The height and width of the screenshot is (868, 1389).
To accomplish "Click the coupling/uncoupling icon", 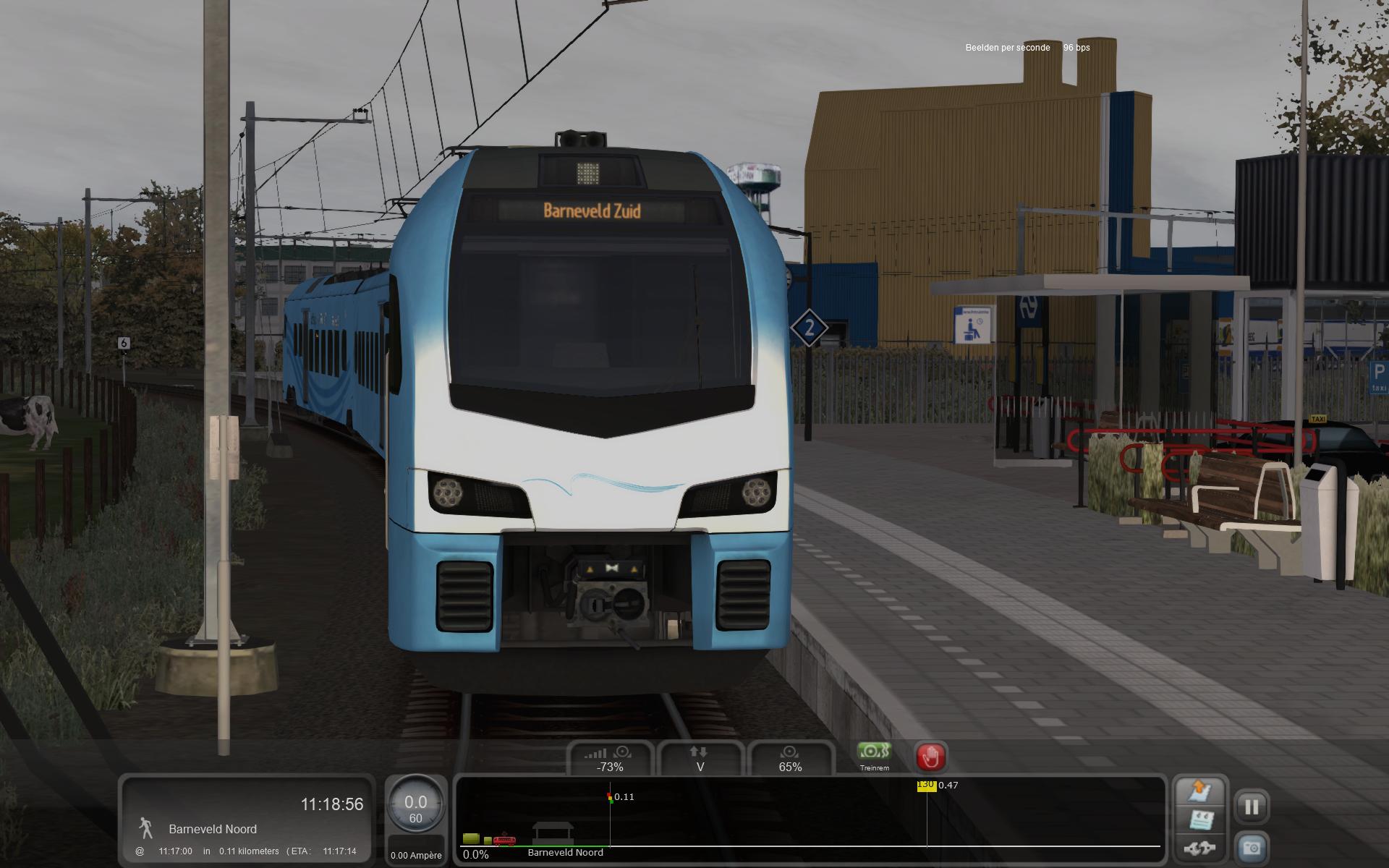I will (x=1198, y=847).
